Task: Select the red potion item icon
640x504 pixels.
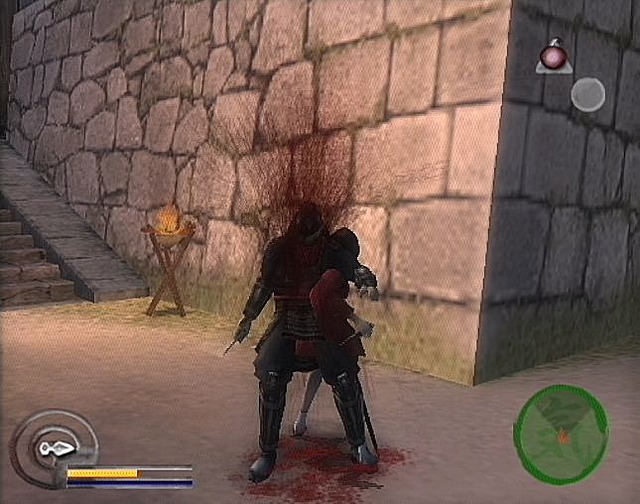Action: 551,55
